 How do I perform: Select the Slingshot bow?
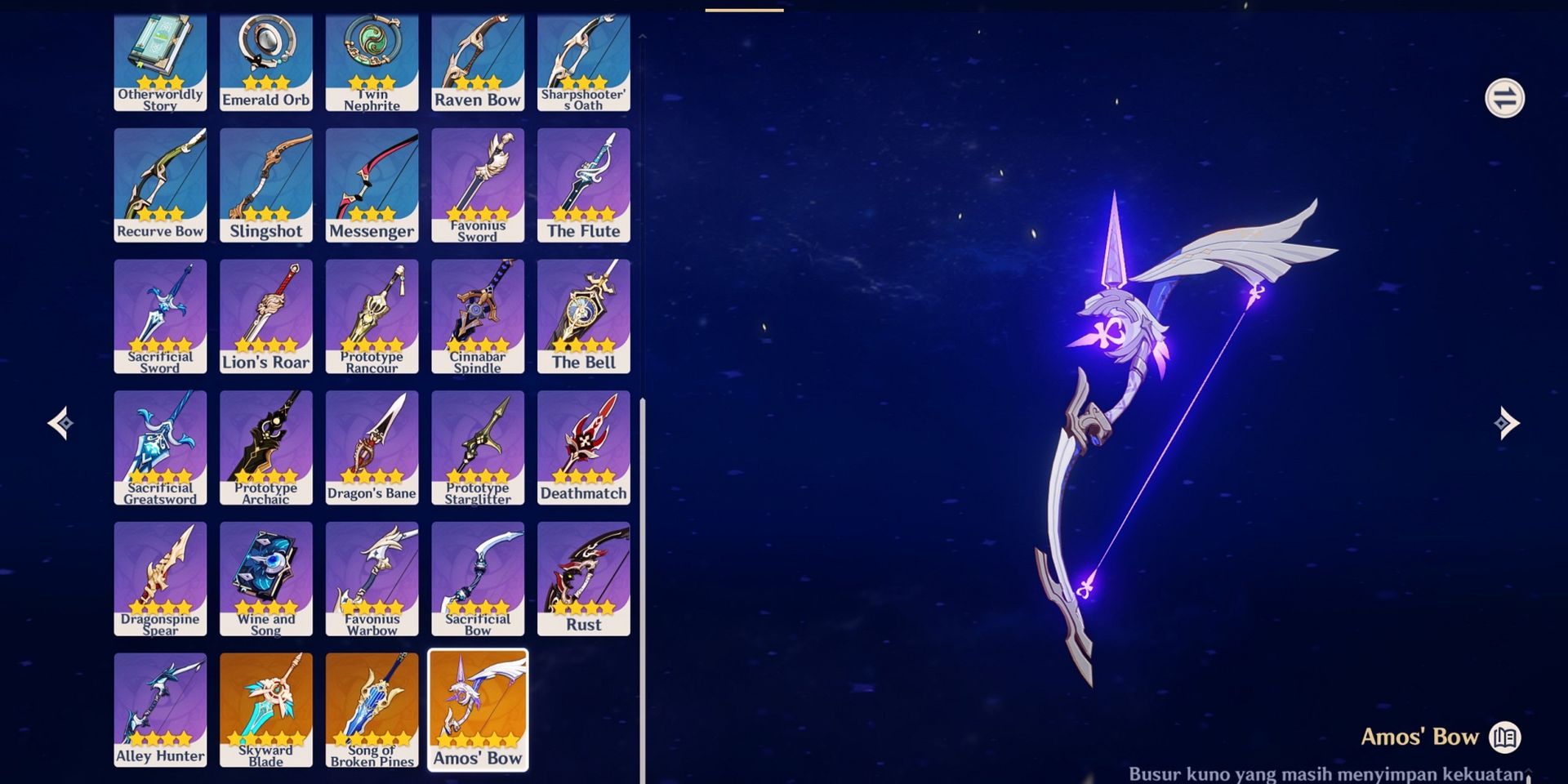[x=266, y=185]
